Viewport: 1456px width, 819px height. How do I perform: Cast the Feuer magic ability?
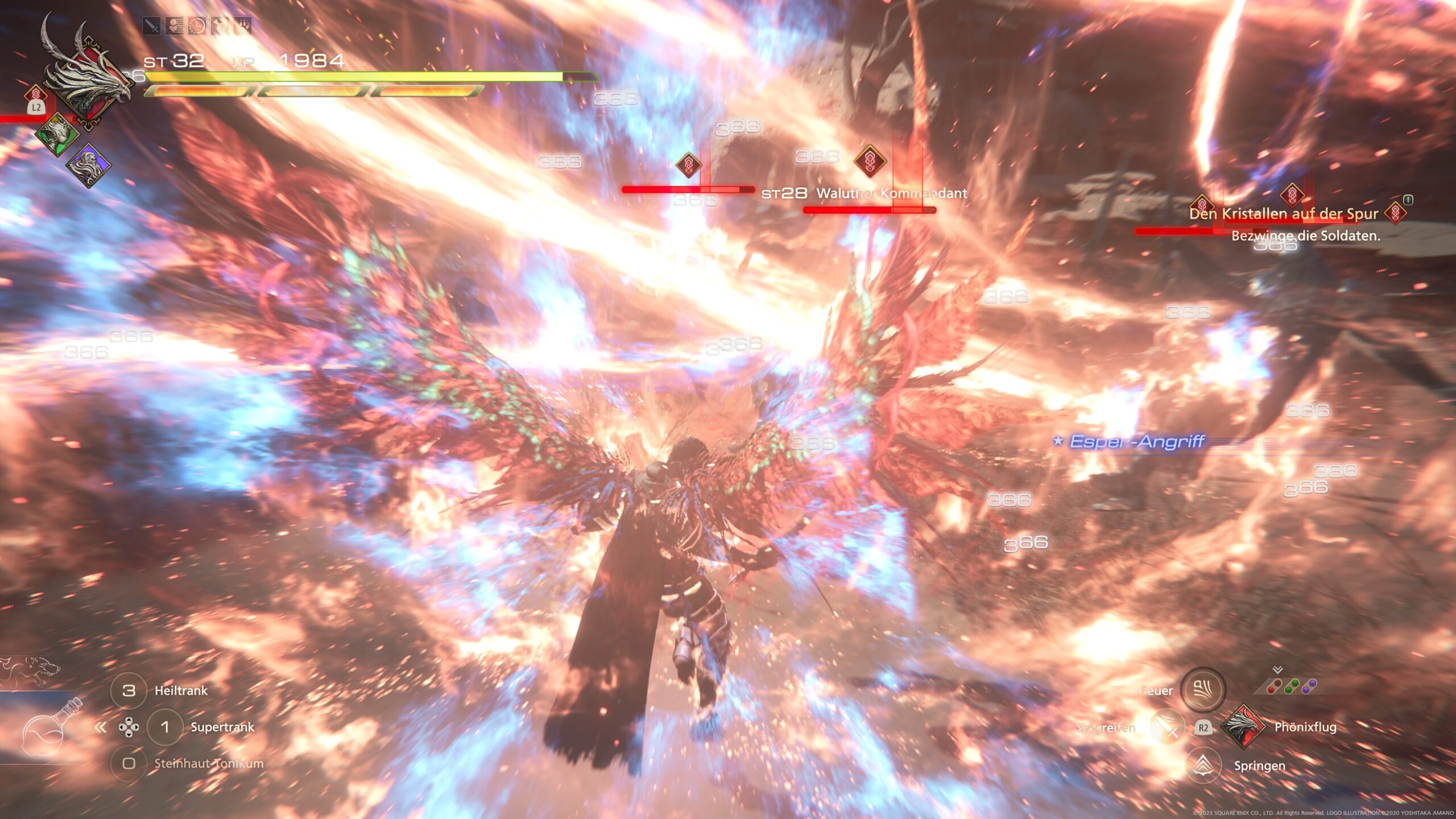[1202, 690]
